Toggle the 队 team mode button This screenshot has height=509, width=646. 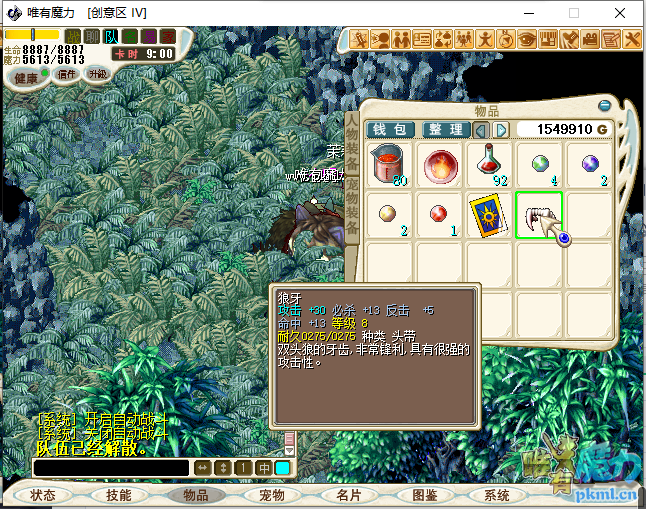tap(110, 37)
